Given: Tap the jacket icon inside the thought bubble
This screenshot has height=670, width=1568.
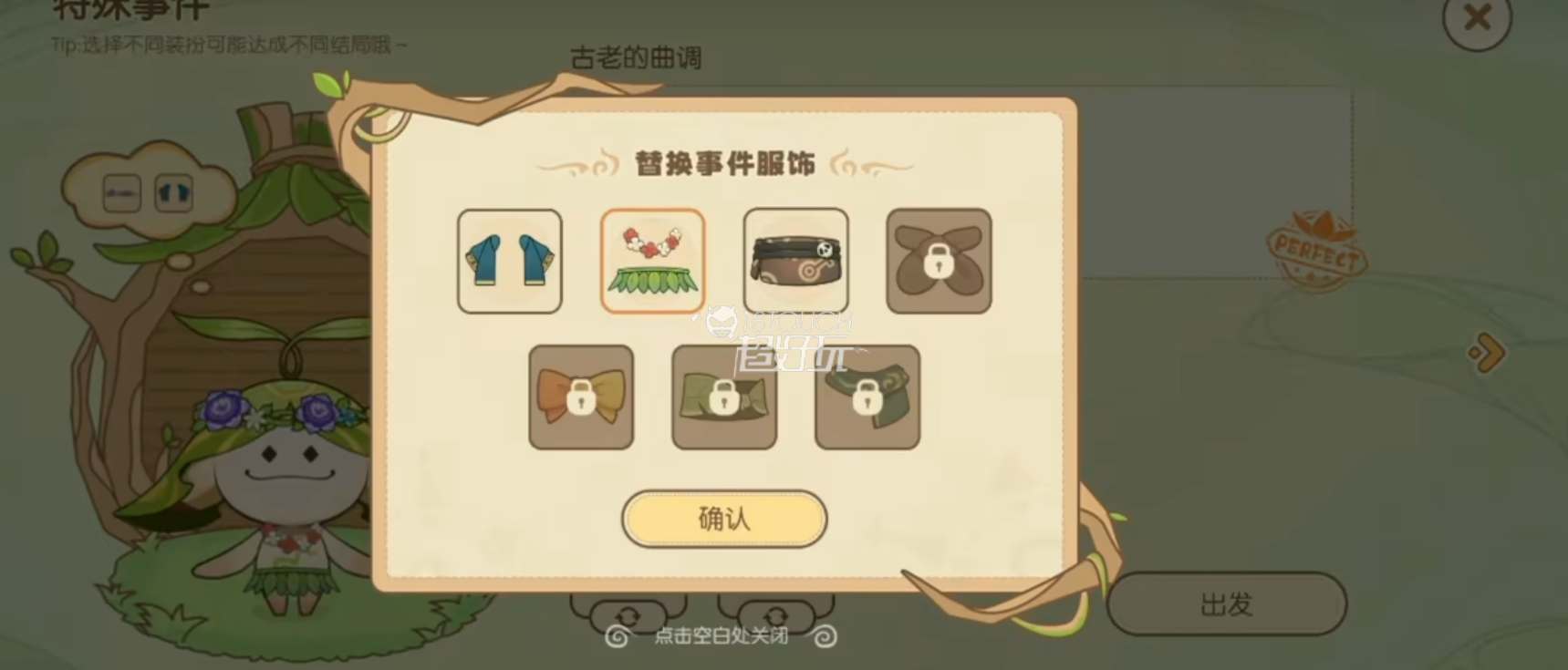Looking at the screenshot, I should click(173, 193).
